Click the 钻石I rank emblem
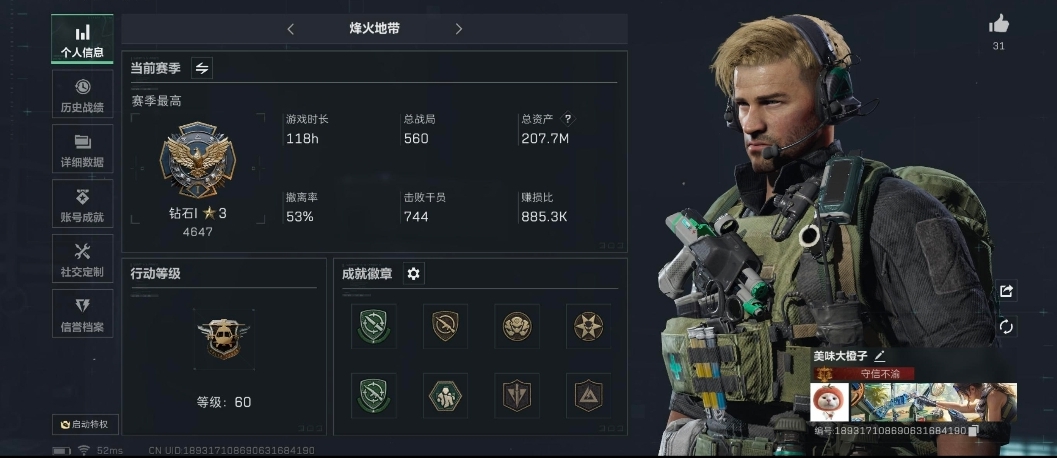This screenshot has height=458, width=1057. click(x=197, y=163)
